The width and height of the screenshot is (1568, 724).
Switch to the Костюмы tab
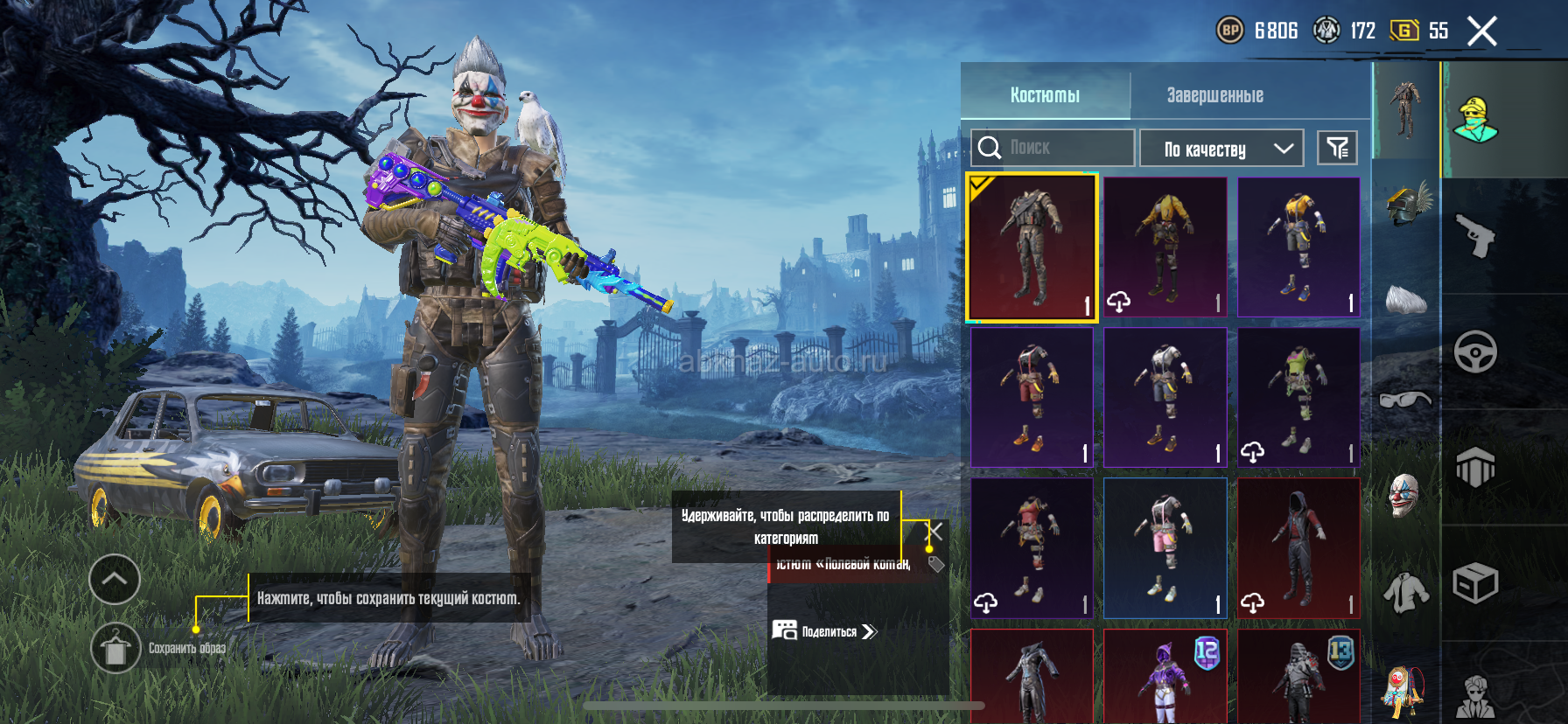click(1045, 94)
